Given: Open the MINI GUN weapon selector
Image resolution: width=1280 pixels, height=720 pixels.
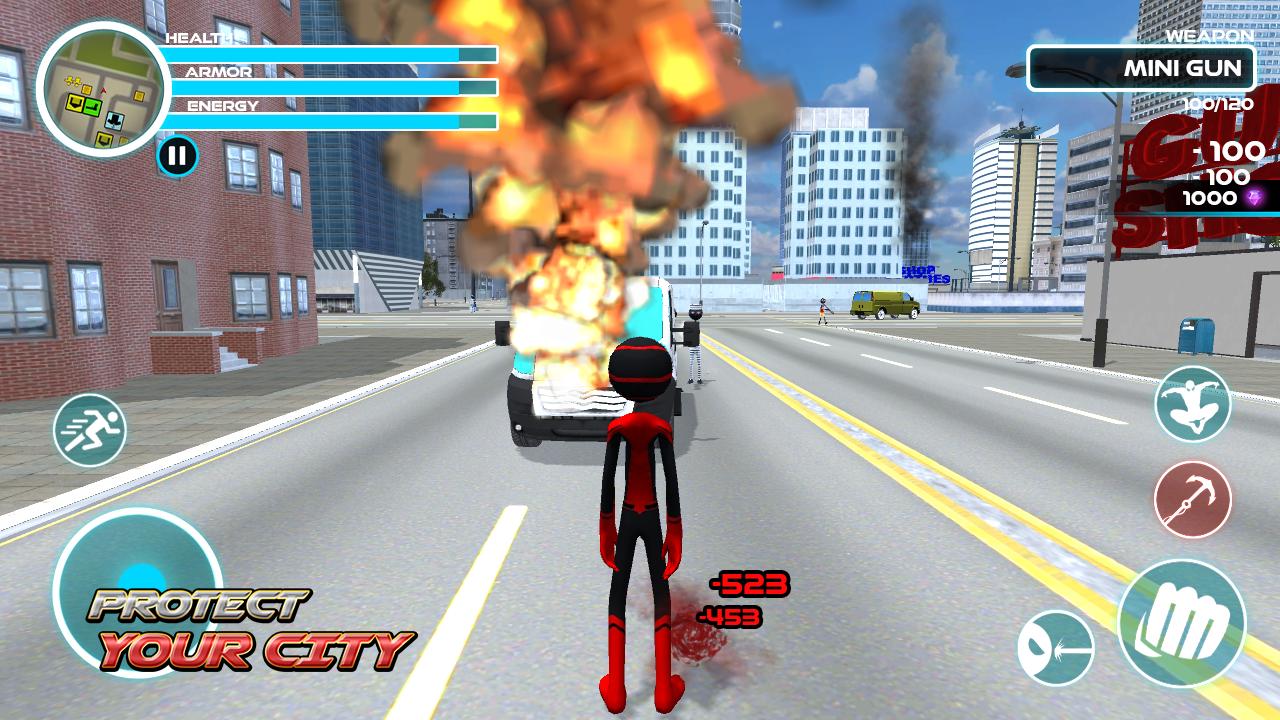Looking at the screenshot, I should [x=1141, y=67].
